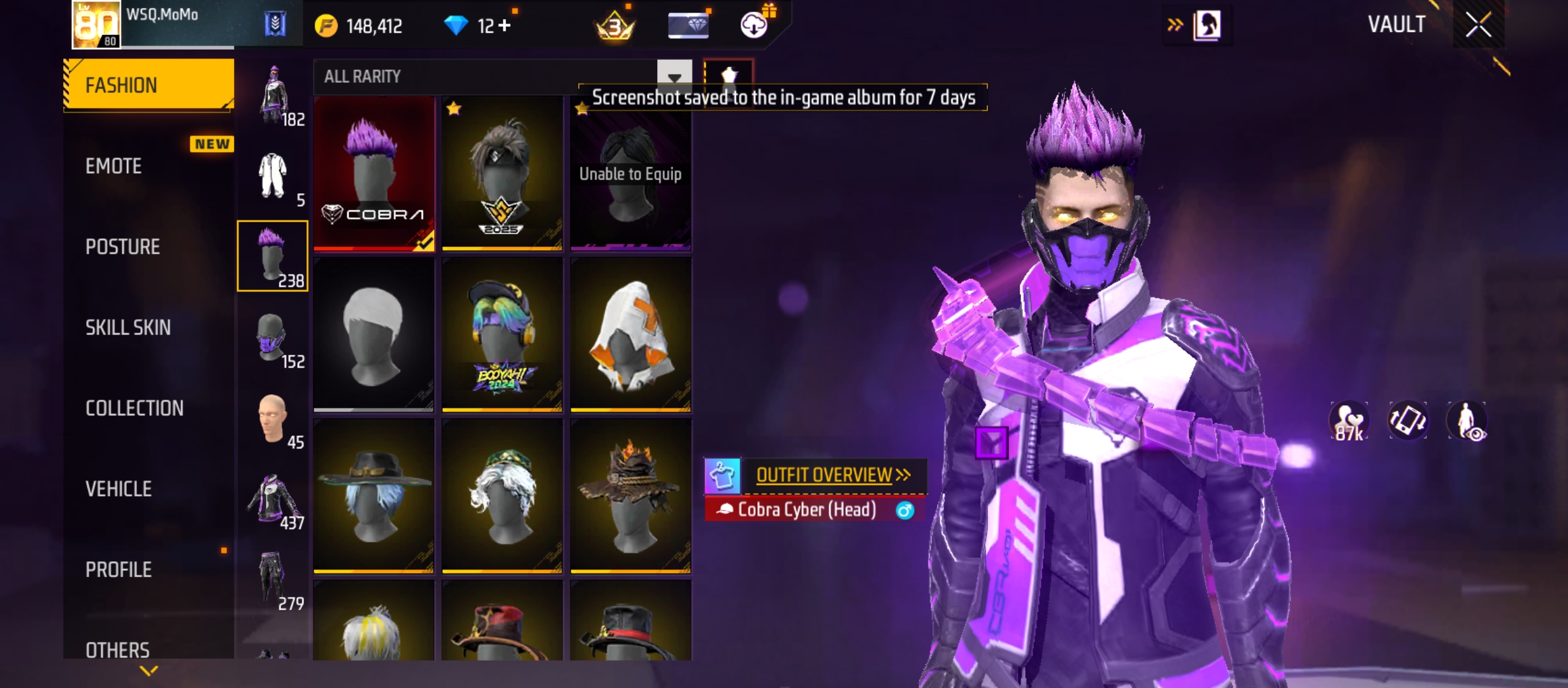Open the Posture category

point(122,247)
